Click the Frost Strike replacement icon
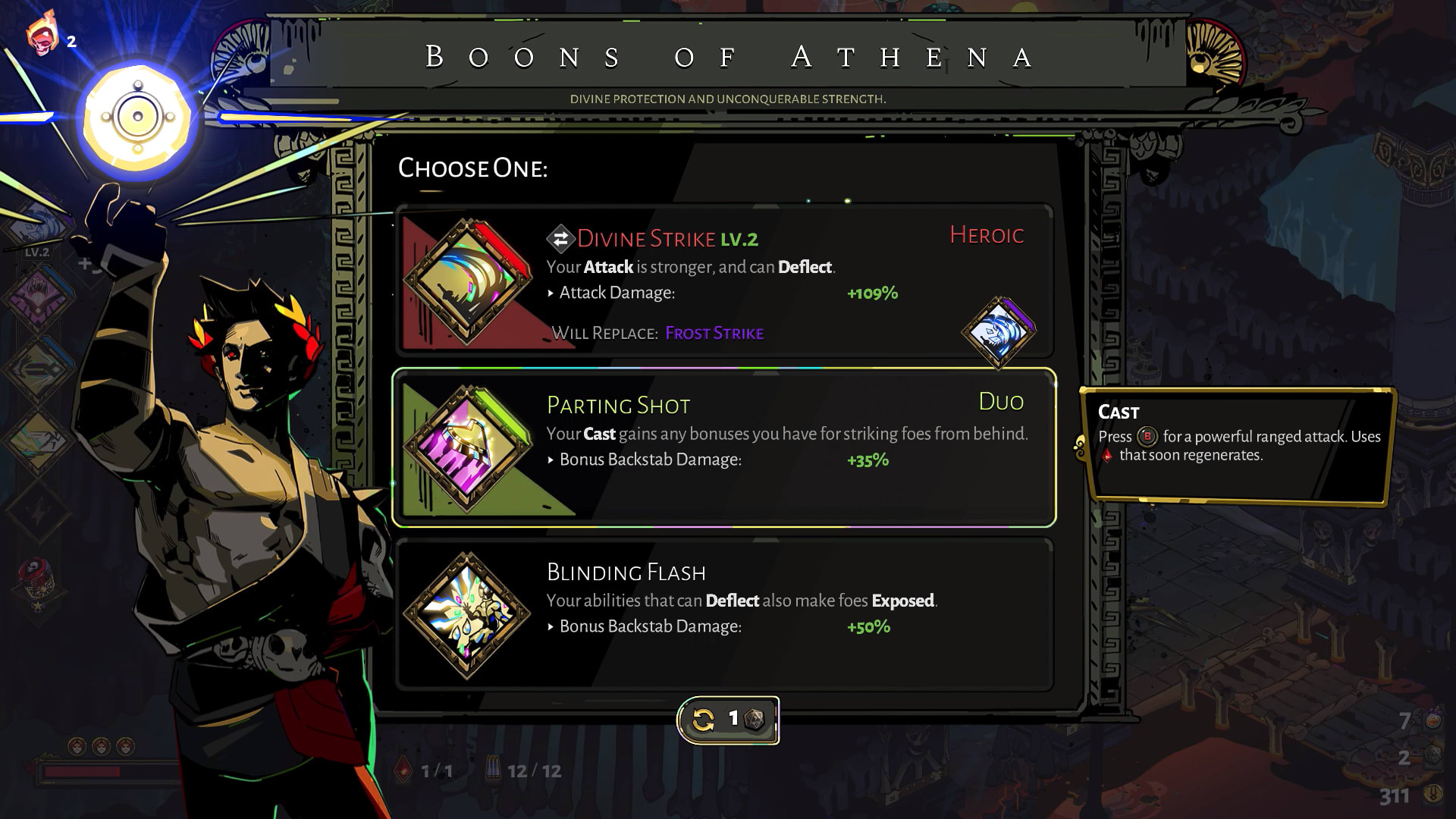The image size is (1456, 819). [999, 332]
